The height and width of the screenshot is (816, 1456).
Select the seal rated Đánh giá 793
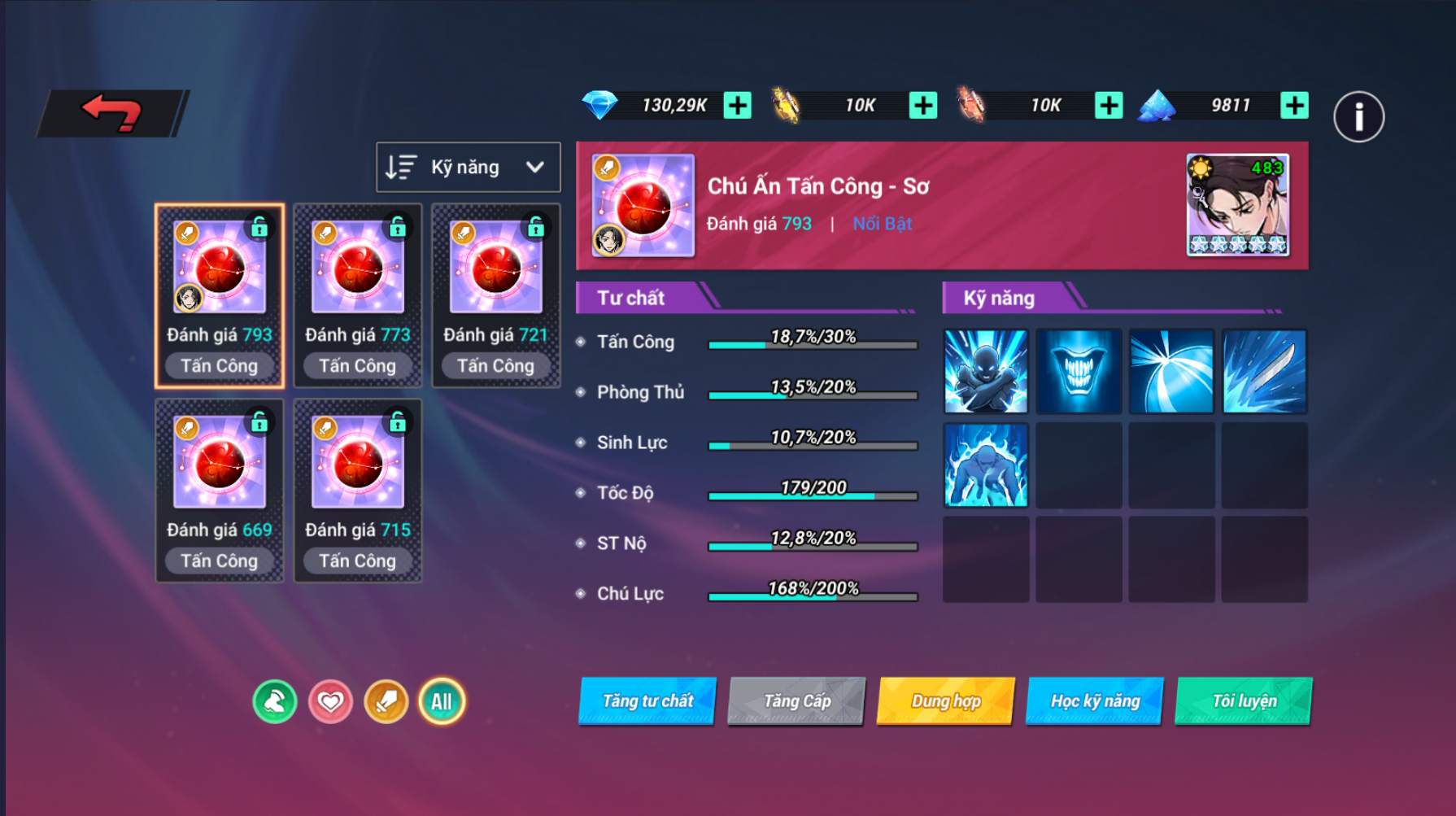pos(220,295)
